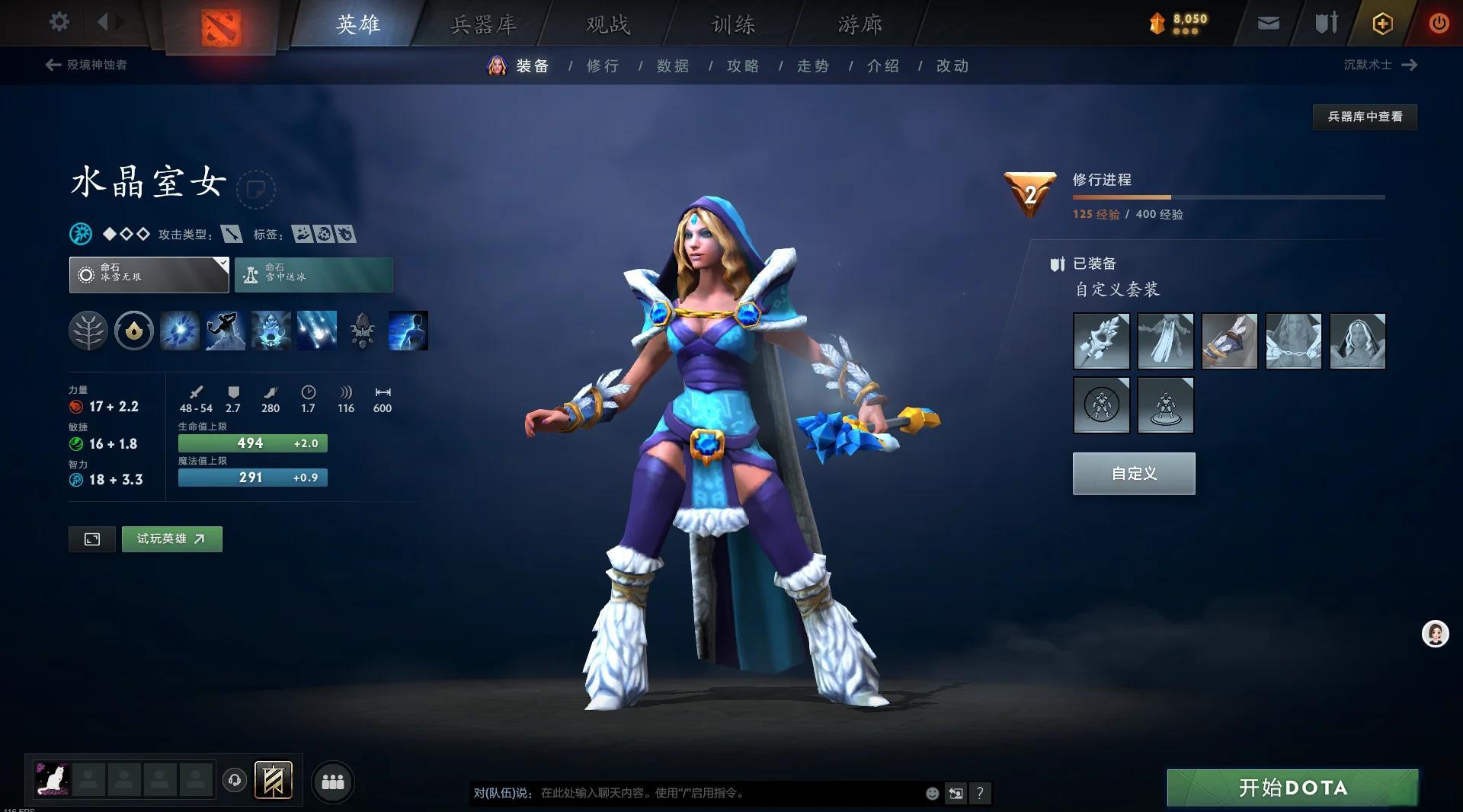The width and height of the screenshot is (1463, 812).
Task: Open the talent tree icon
Action: (x=88, y=330)
